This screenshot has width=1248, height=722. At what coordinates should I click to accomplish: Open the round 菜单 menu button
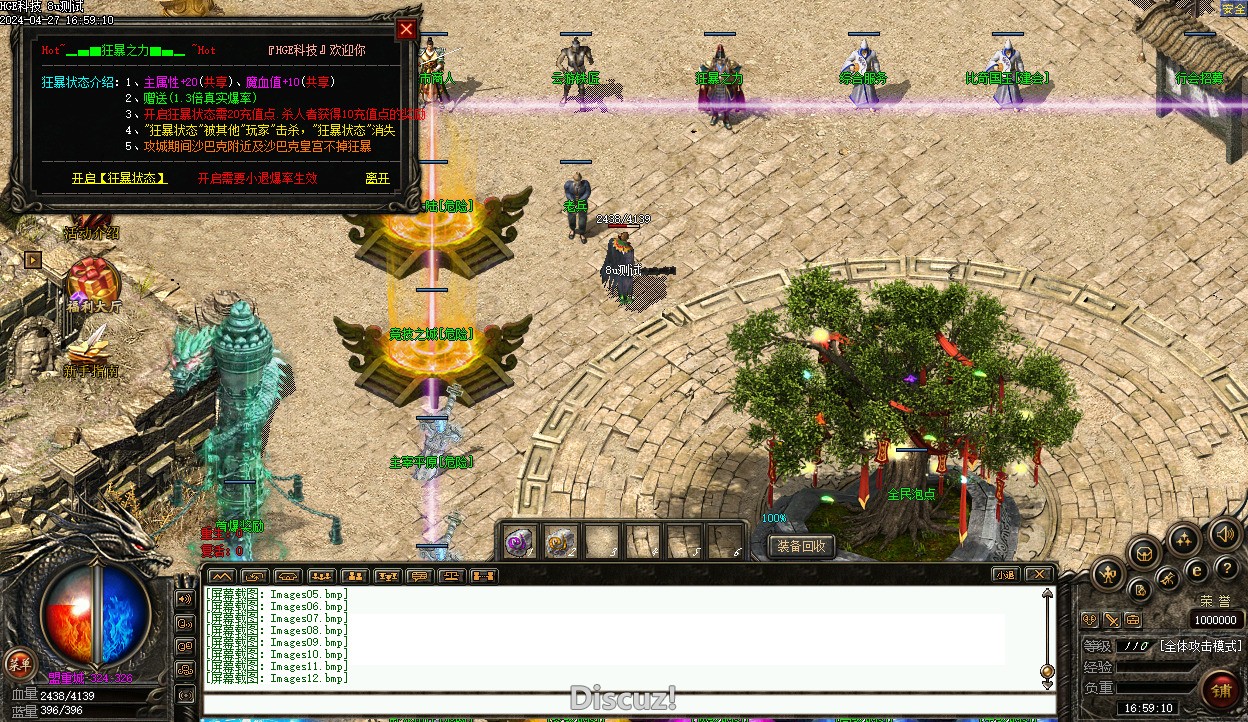pos(18,662)
